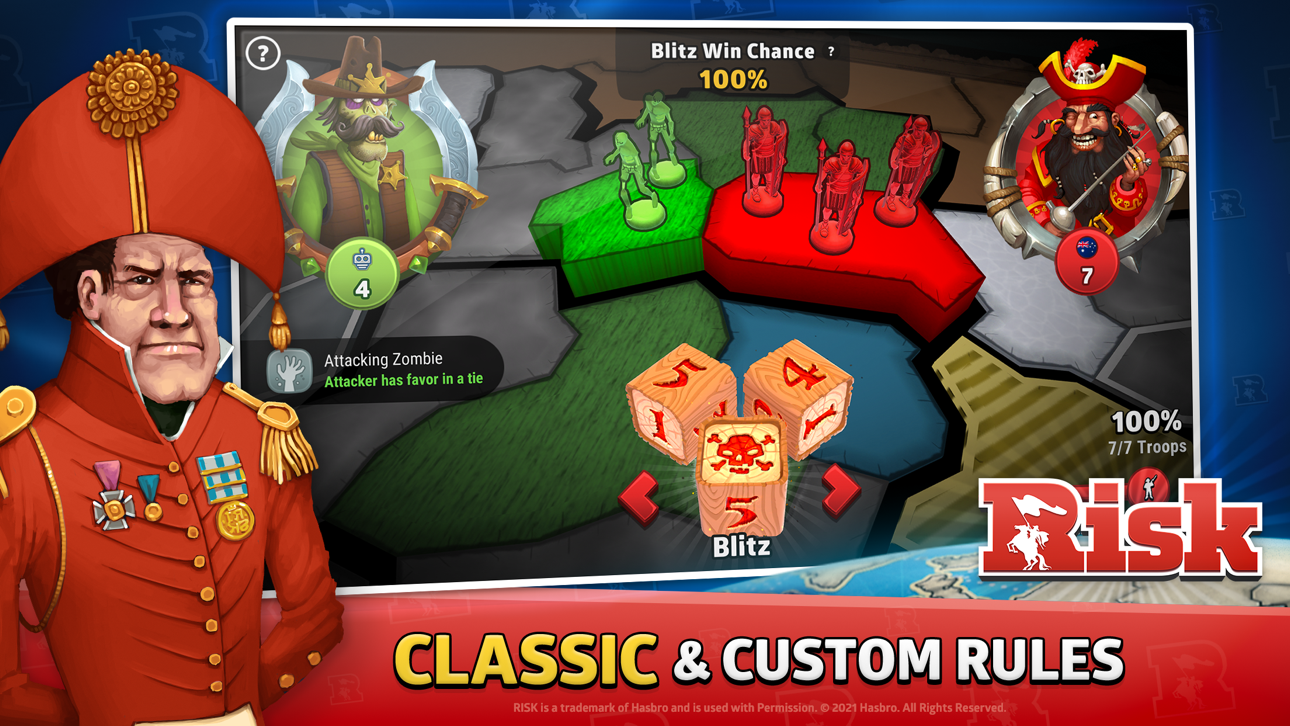The height and width of the screenshot is (726, 1290).
Task: Click the robot badge showing 4 troops
Action: [x=363, y=270]
